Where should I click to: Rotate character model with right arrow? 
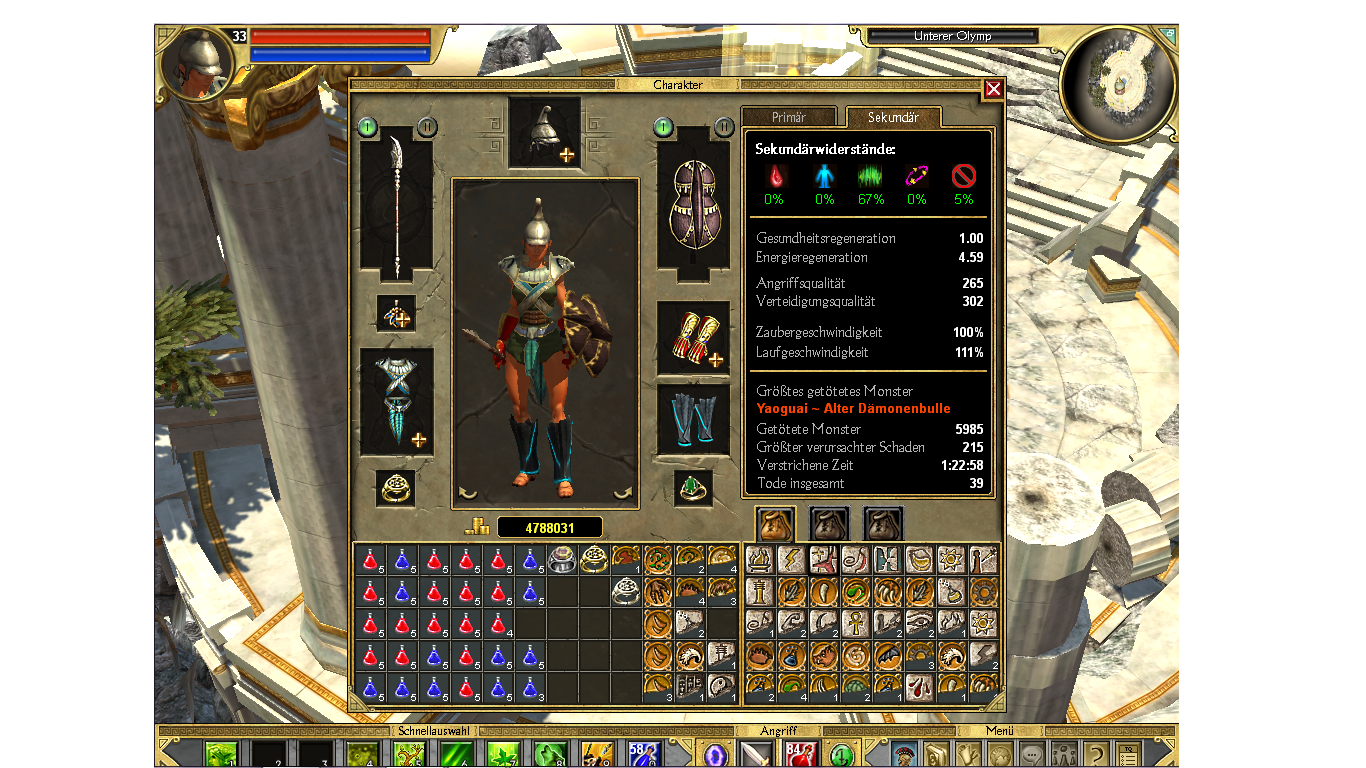(x=623, y=492)
